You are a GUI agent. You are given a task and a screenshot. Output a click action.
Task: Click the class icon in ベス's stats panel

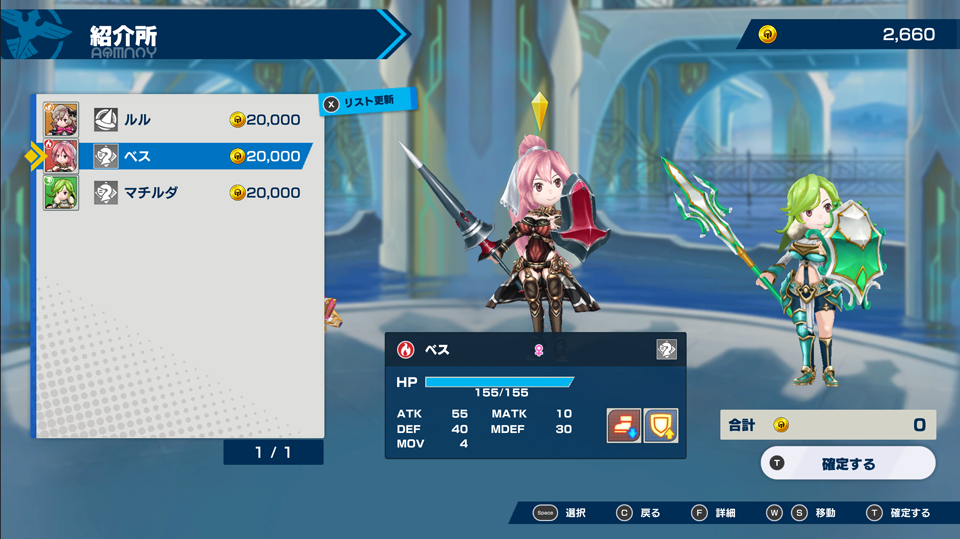(666, 349)
